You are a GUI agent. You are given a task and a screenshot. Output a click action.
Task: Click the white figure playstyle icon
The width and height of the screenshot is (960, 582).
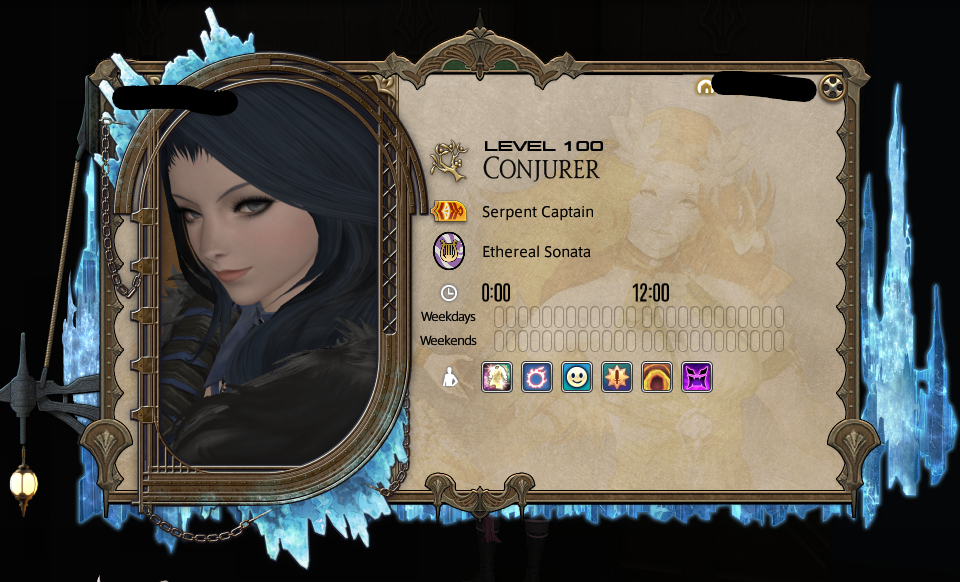449,378
